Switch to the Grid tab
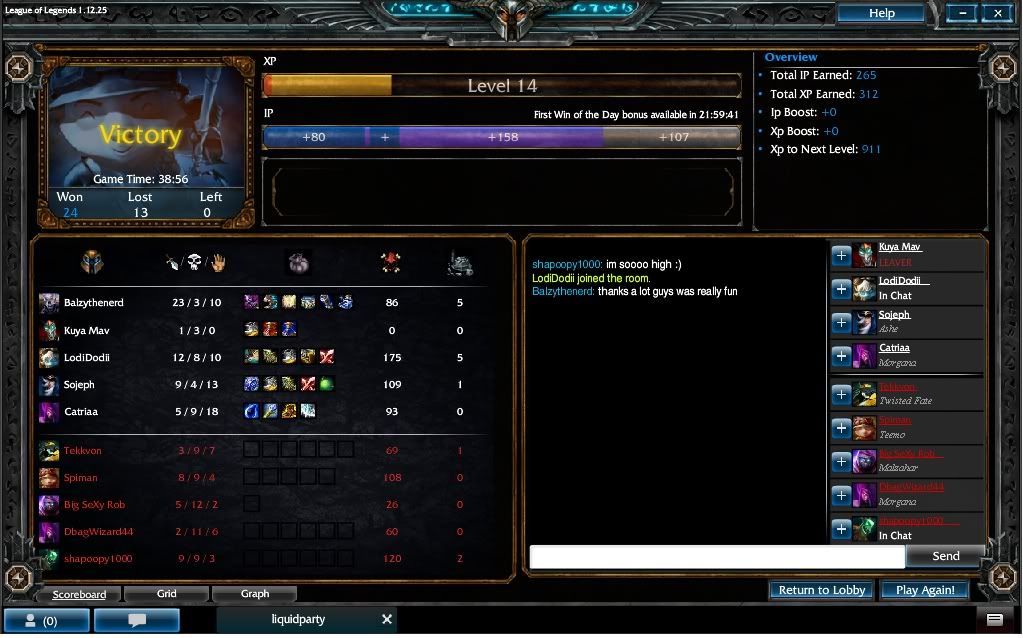 coord(167,594)
